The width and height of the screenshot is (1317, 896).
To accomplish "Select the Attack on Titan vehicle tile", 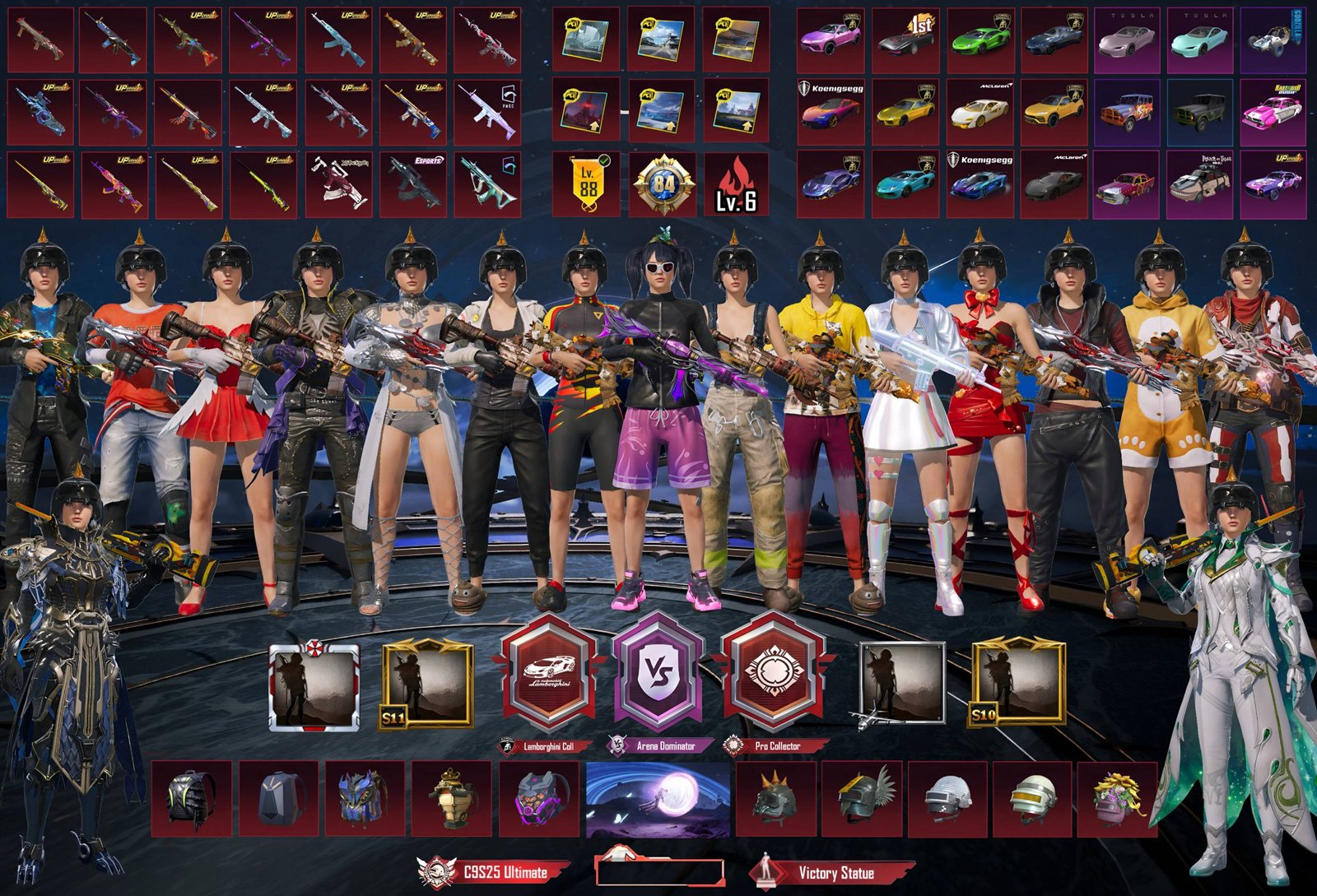I will [x=1200, y=184].
